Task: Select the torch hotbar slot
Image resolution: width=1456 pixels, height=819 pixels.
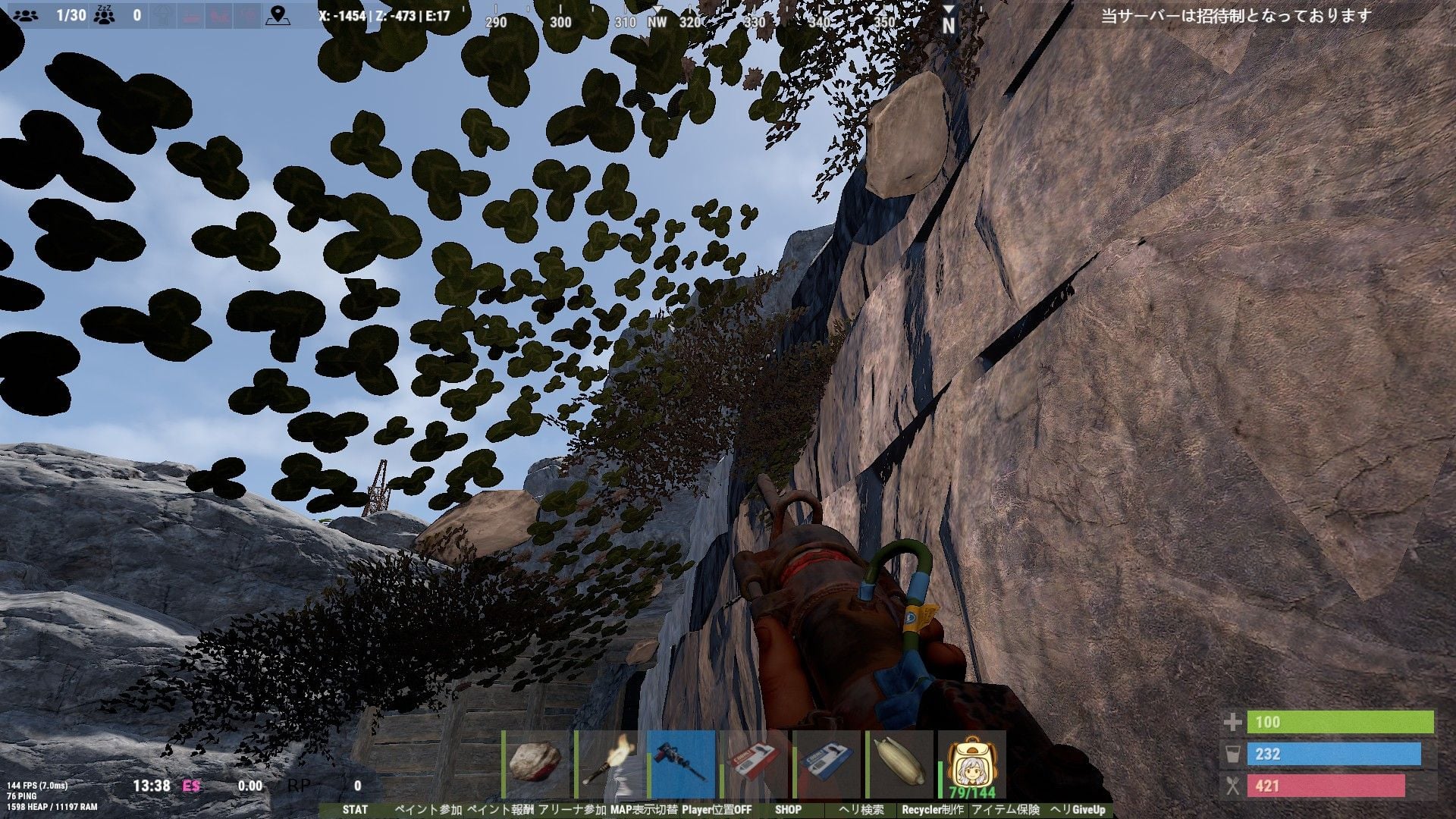Action: click(x=609, y=764)
